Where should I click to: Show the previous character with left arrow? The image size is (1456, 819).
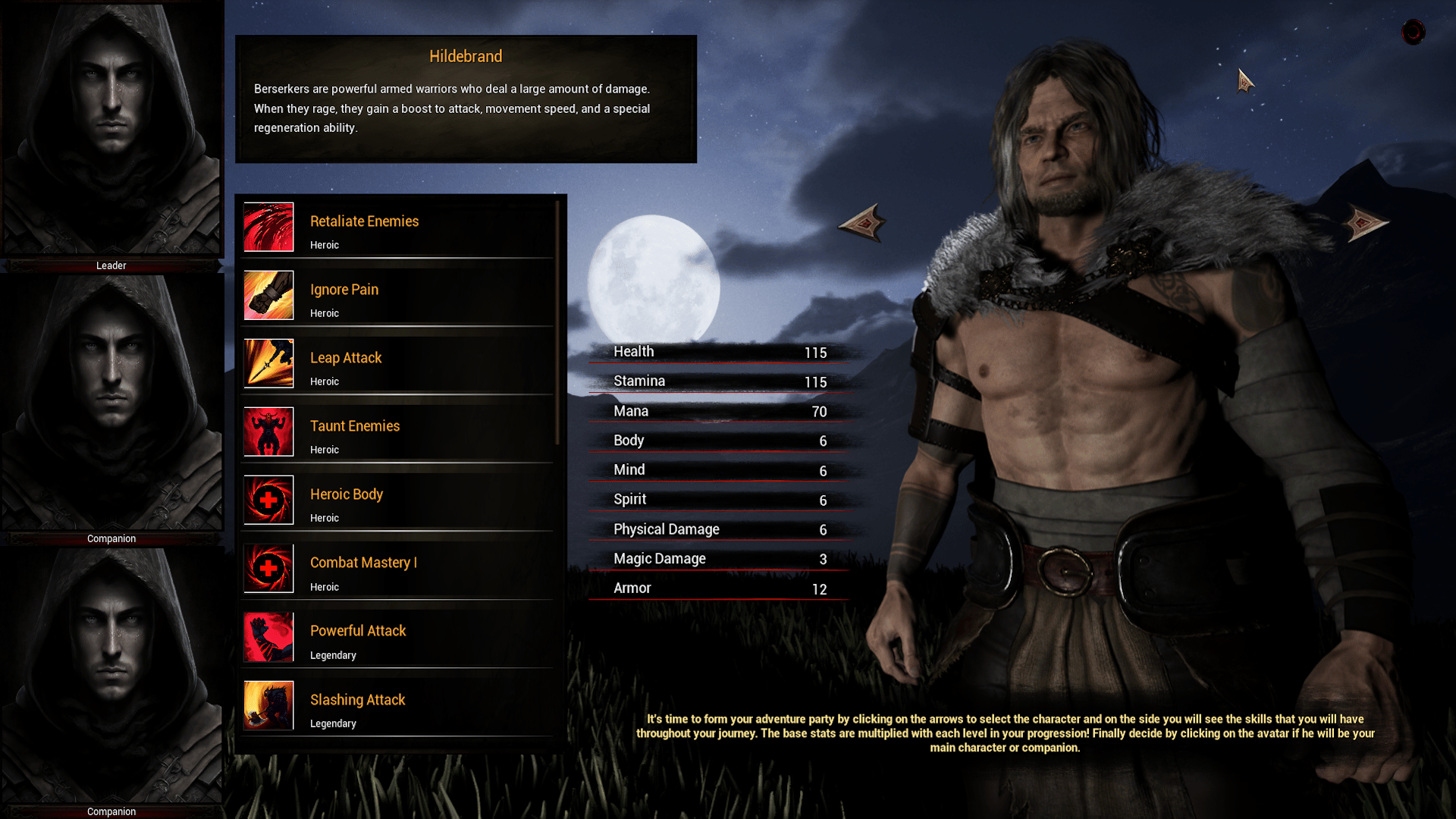(x=862, y=223)
